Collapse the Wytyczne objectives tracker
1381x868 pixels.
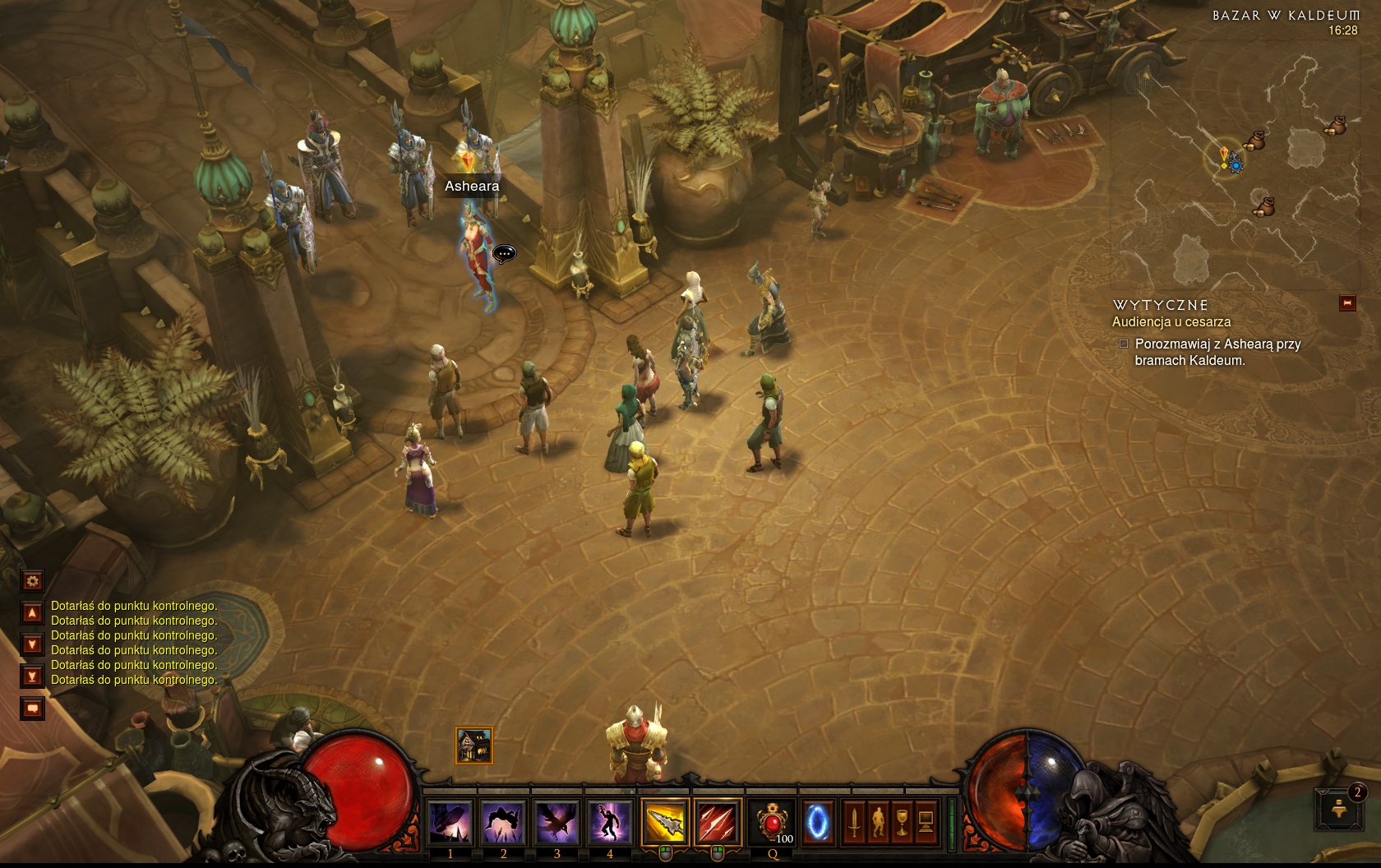coord(1347,303)
